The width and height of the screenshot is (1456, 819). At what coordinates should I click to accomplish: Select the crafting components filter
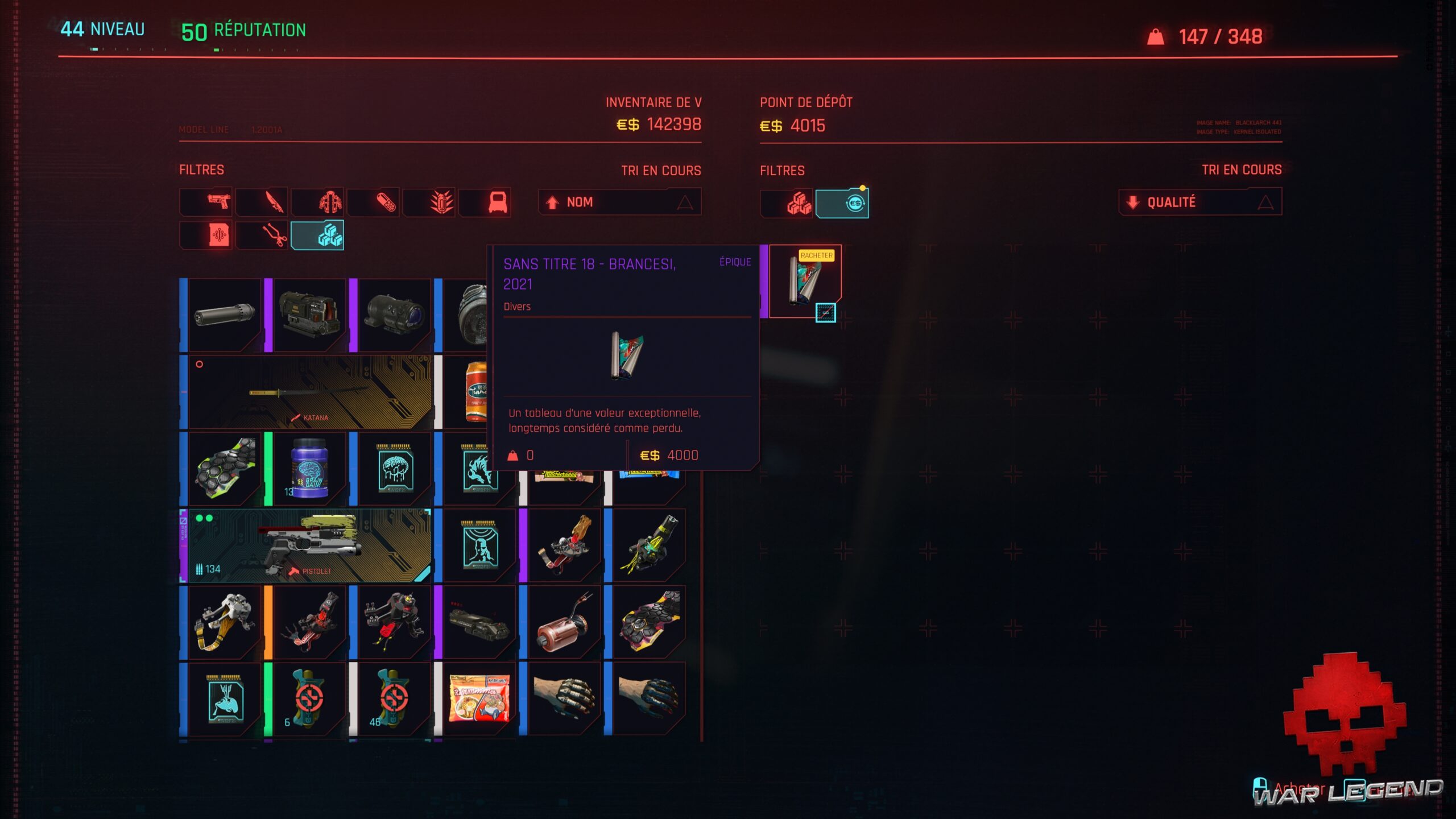[x=262, y=235]
